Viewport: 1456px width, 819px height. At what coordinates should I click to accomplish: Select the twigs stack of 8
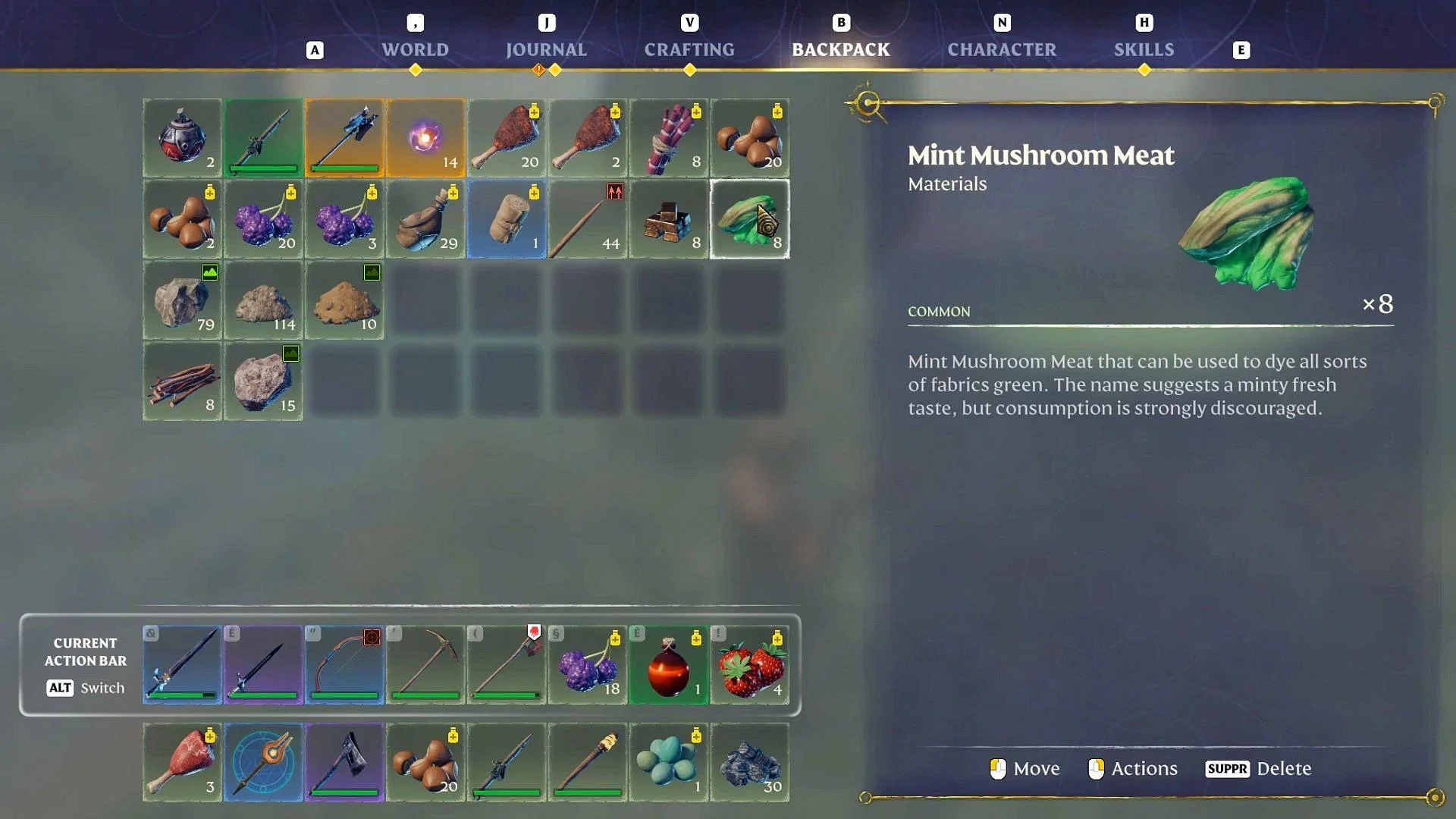pos(182,381)
